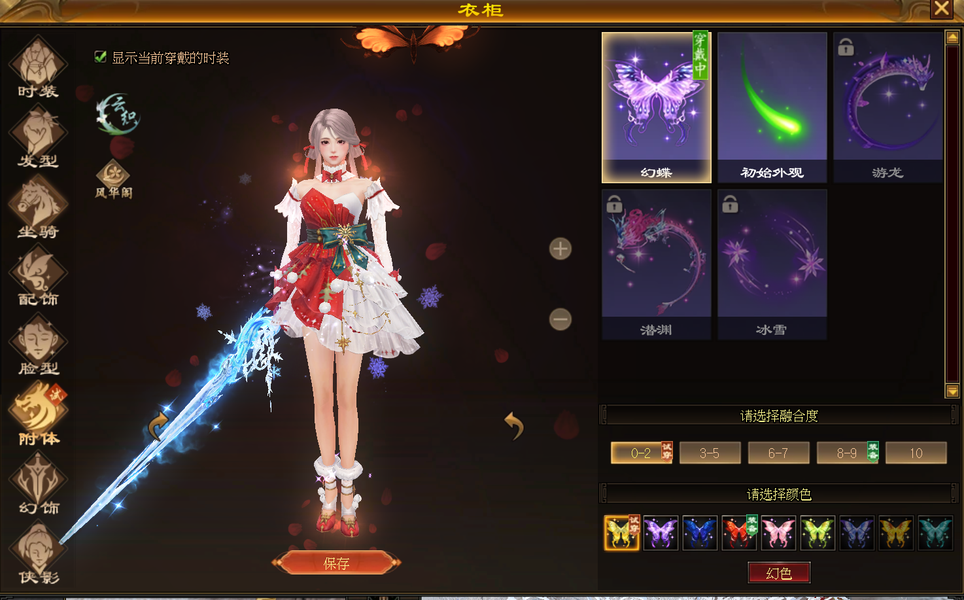Open the 幻色 color button
The image size is (964, 600).
(779, 573)
